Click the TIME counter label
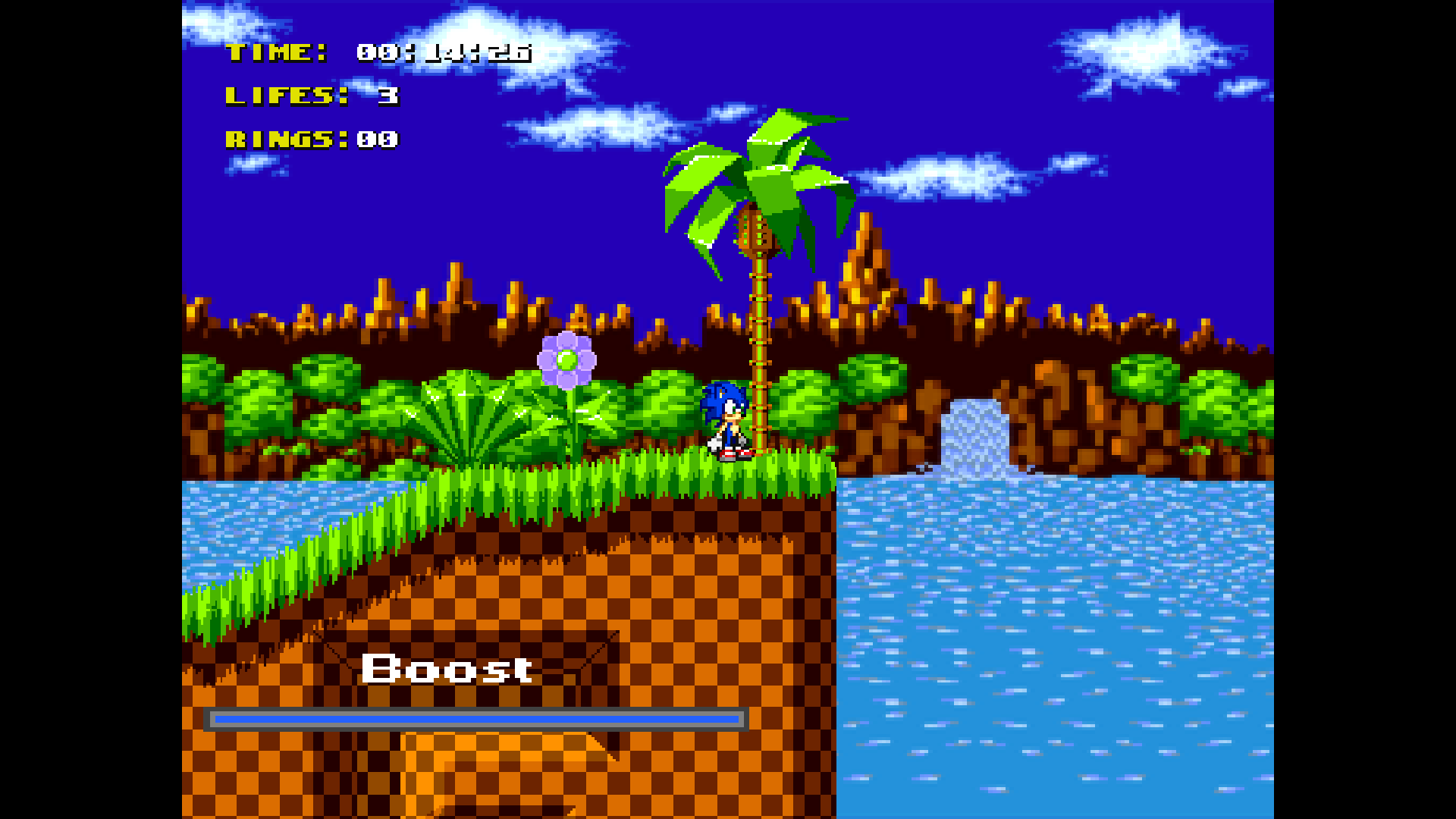 [x=277, y=53]
